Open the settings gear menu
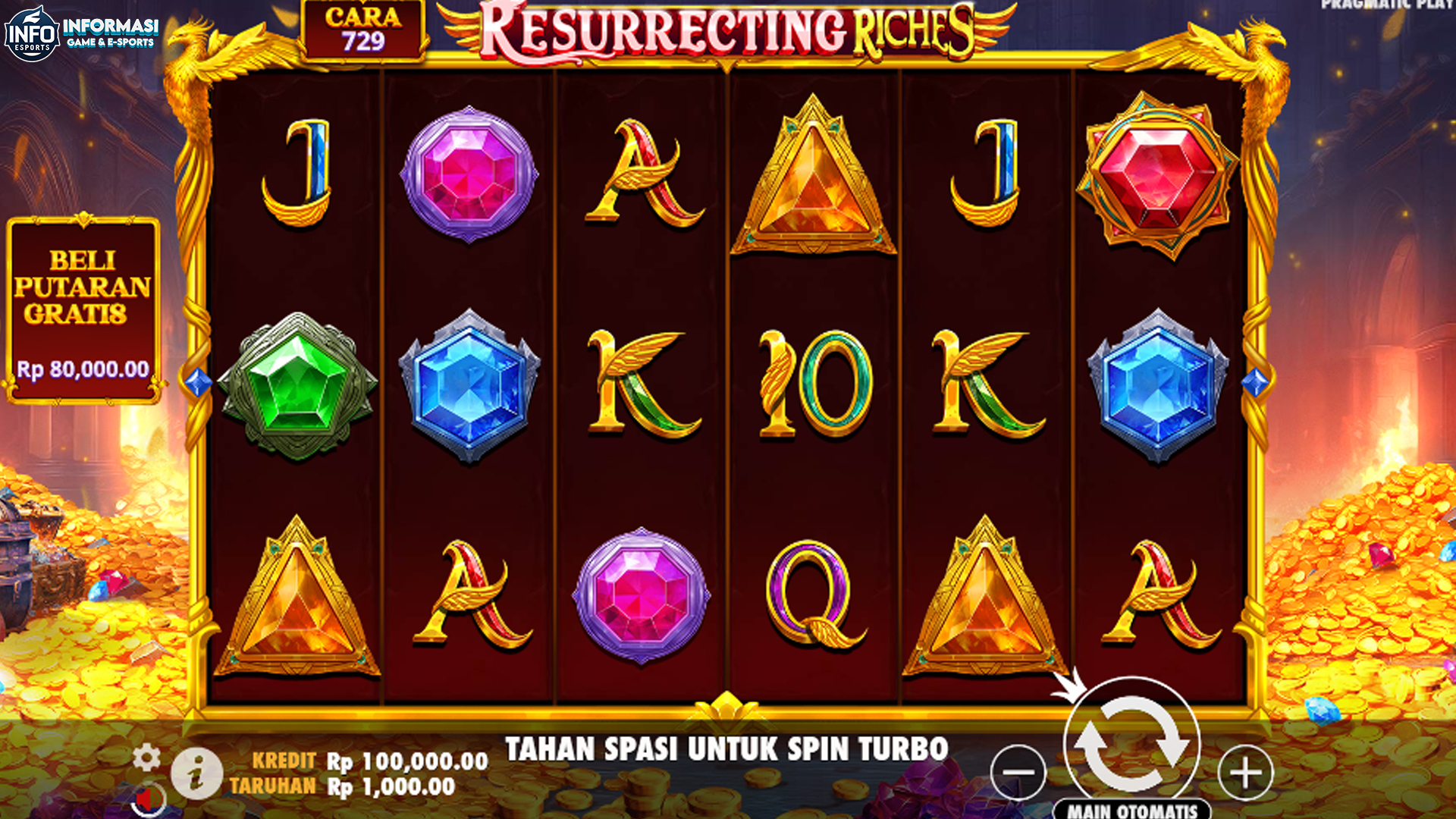The image size is (1456, 819). (146, 755)
